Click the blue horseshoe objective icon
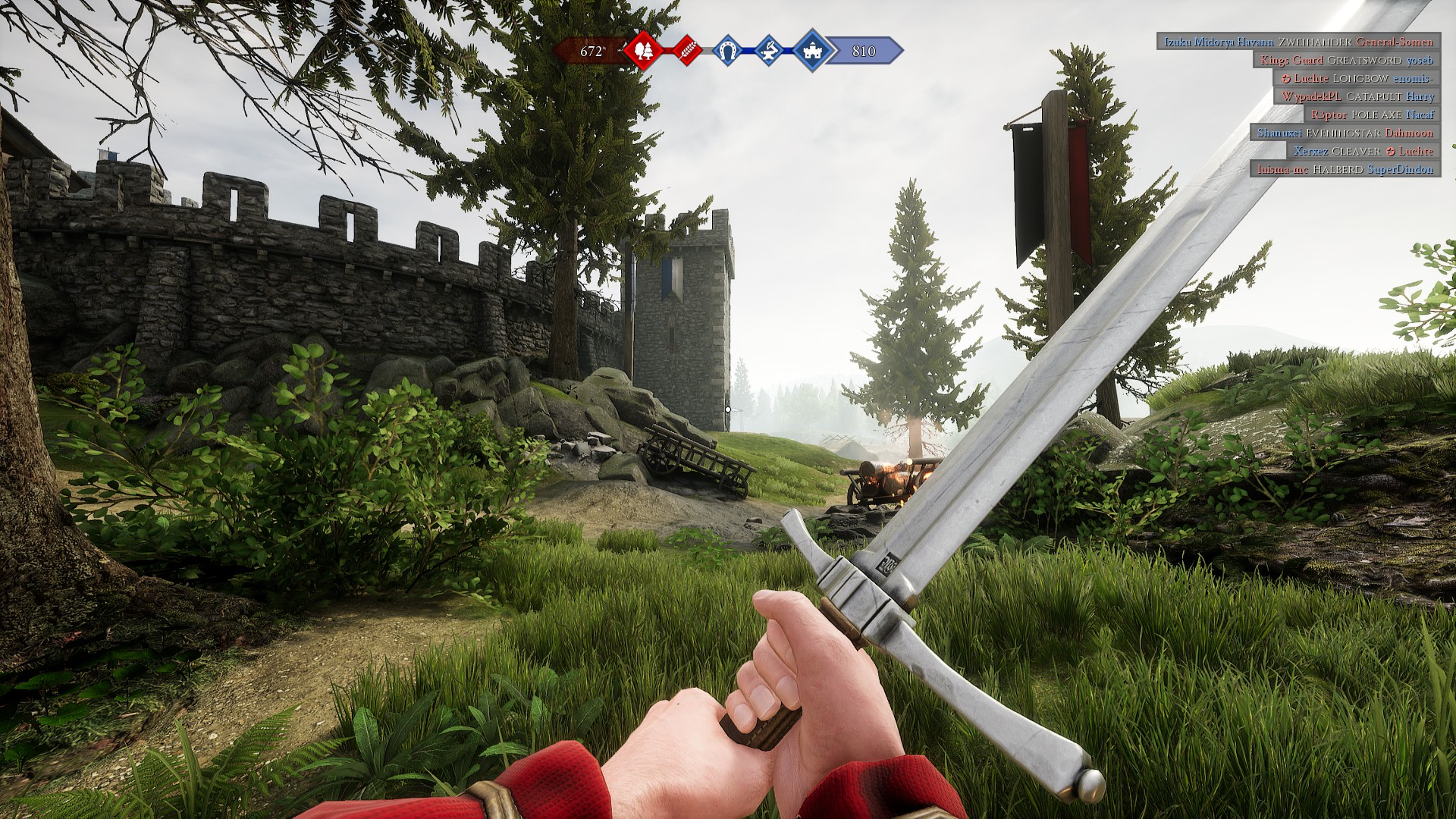This screenshot has width=1456, height=819. 728,51
